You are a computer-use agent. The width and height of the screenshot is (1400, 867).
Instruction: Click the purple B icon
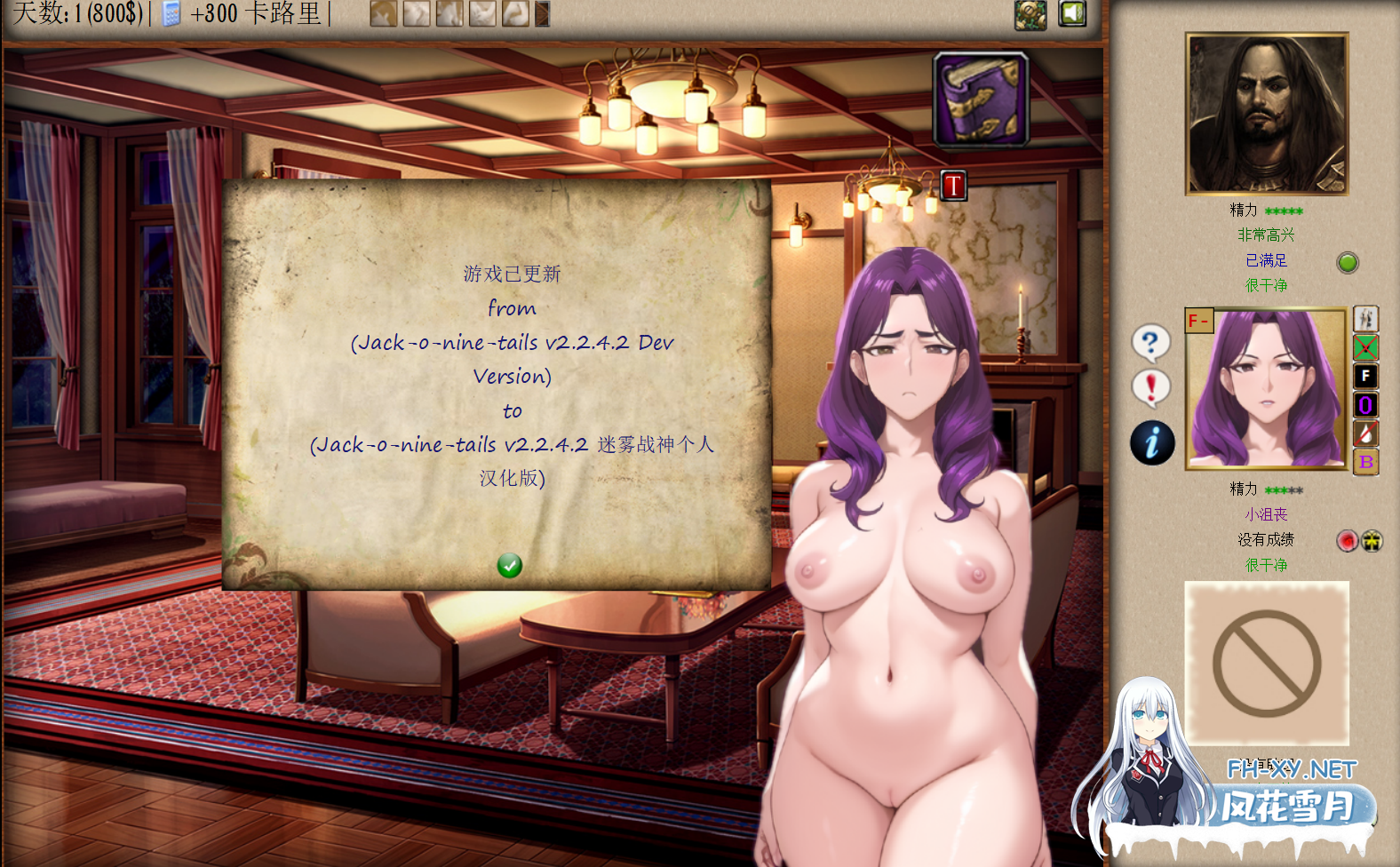(x=1365, y=461)
